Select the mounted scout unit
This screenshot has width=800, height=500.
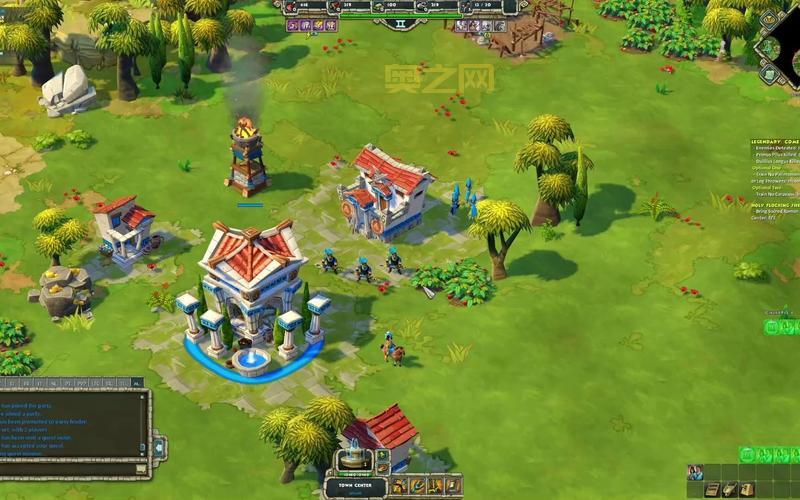point(390,348)
